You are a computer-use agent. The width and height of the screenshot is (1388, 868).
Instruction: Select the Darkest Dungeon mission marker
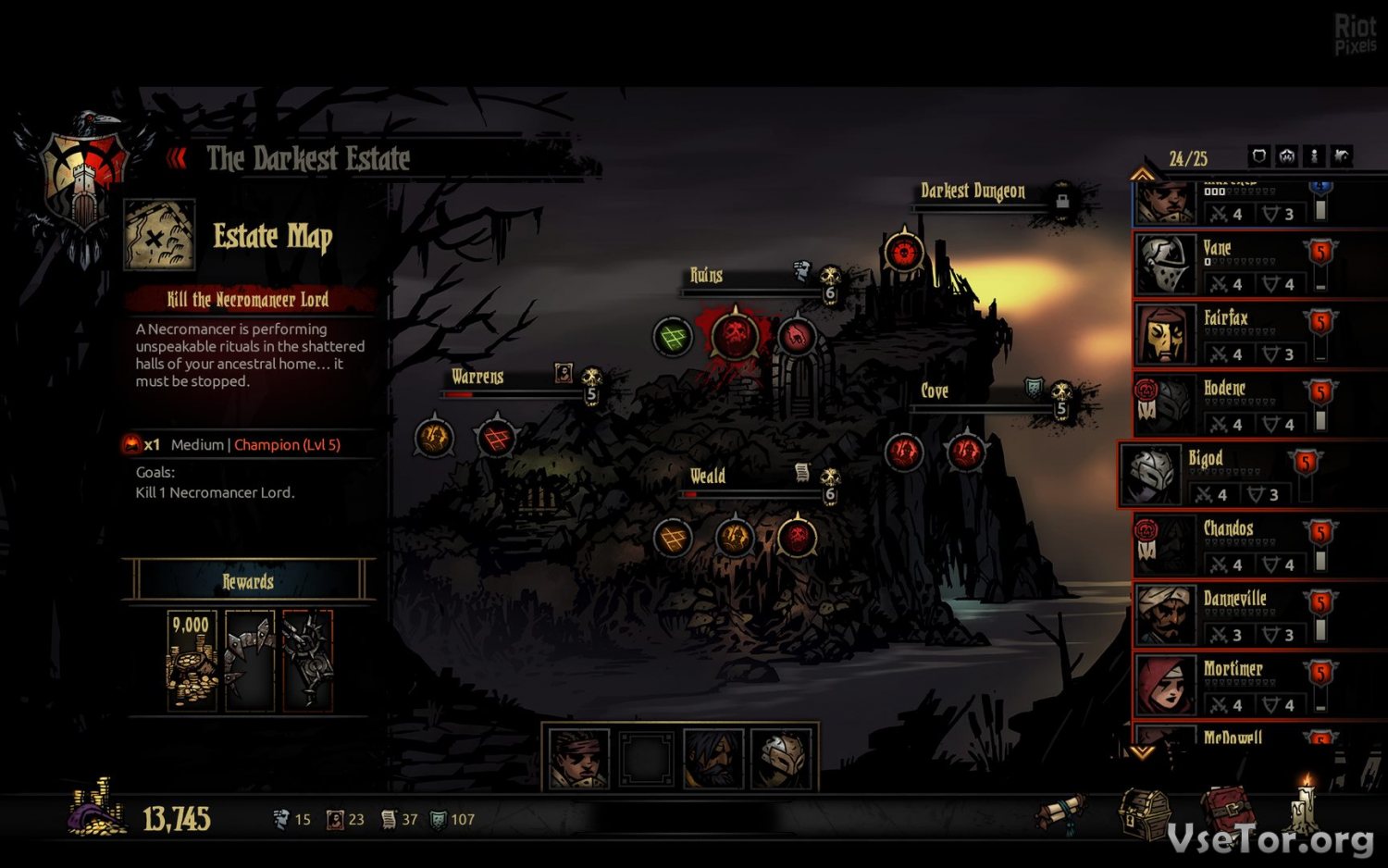tap(903, 251)
